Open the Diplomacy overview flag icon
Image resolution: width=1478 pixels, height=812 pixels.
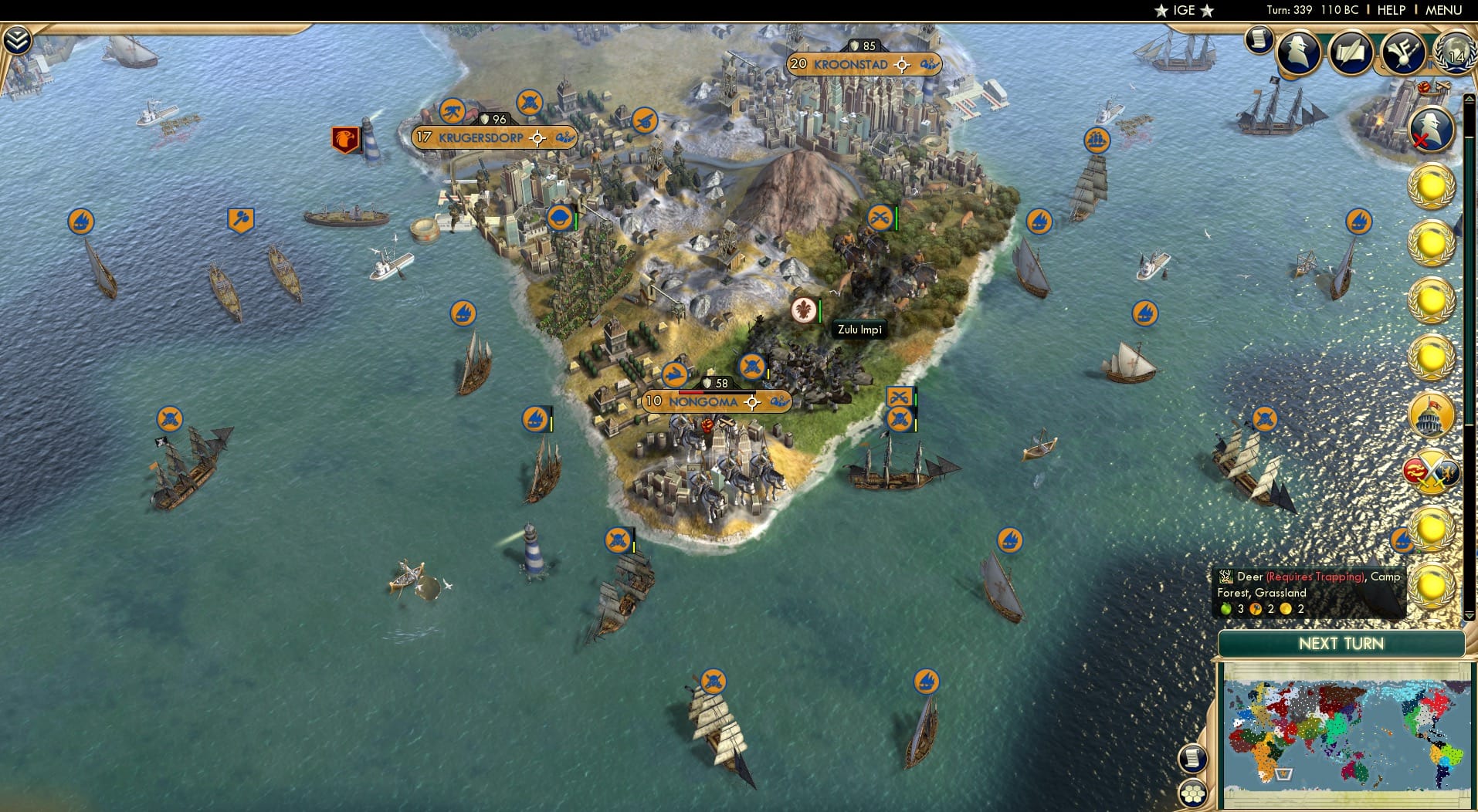click(1405, 51)
